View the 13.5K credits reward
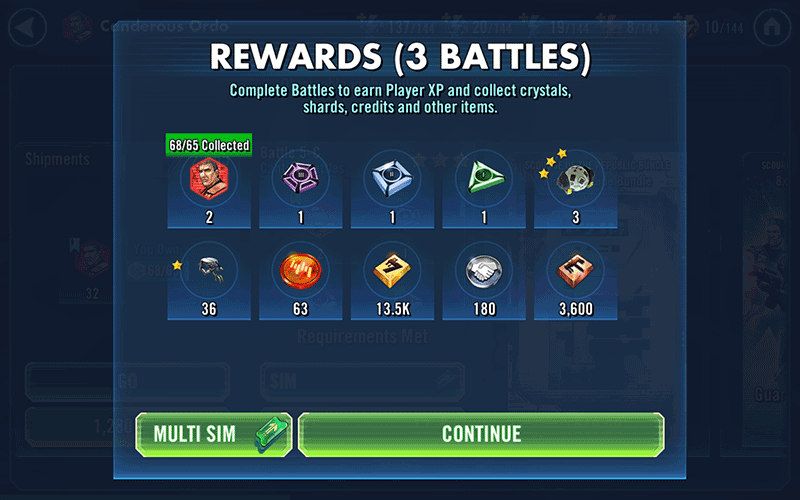Image resolution: width=800 pixels, height=500 pixels. pos(392,270)
